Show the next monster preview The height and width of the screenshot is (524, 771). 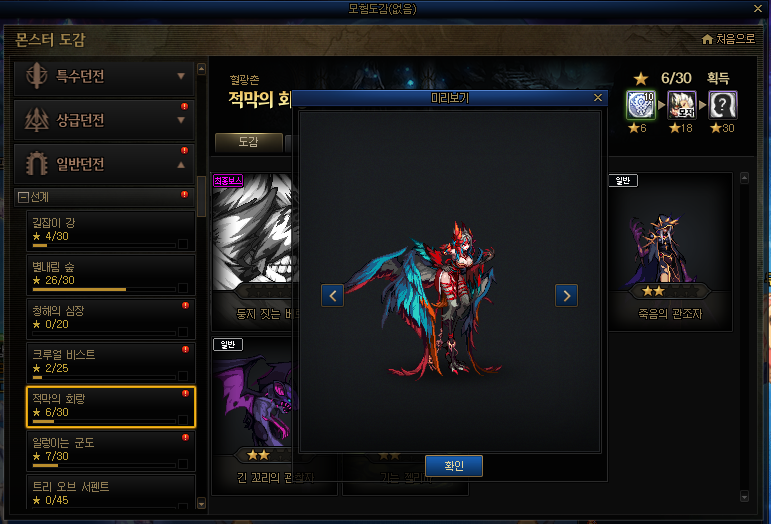coord(566,295)
